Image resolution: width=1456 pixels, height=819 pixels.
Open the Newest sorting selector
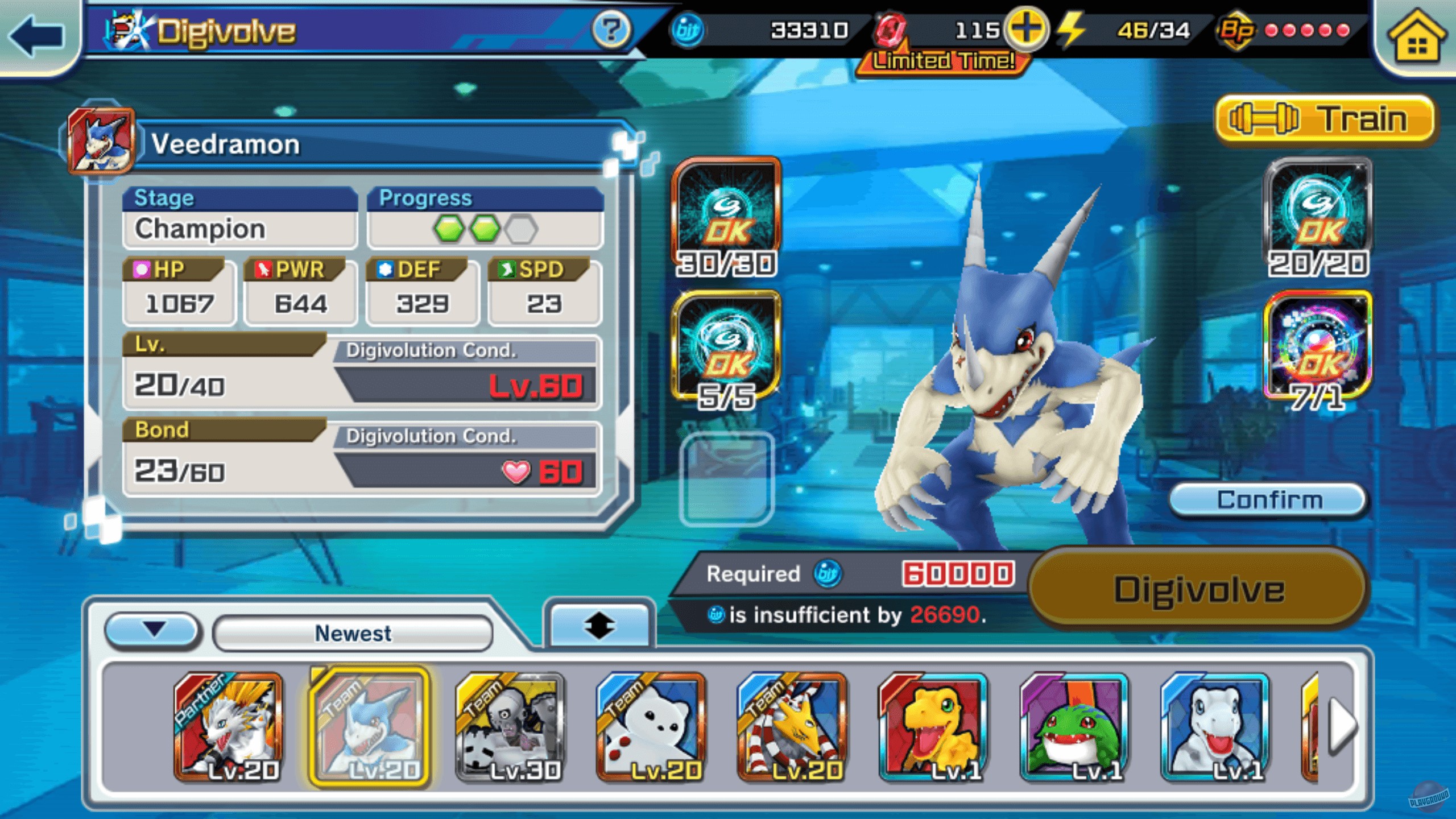pos(353,633)
